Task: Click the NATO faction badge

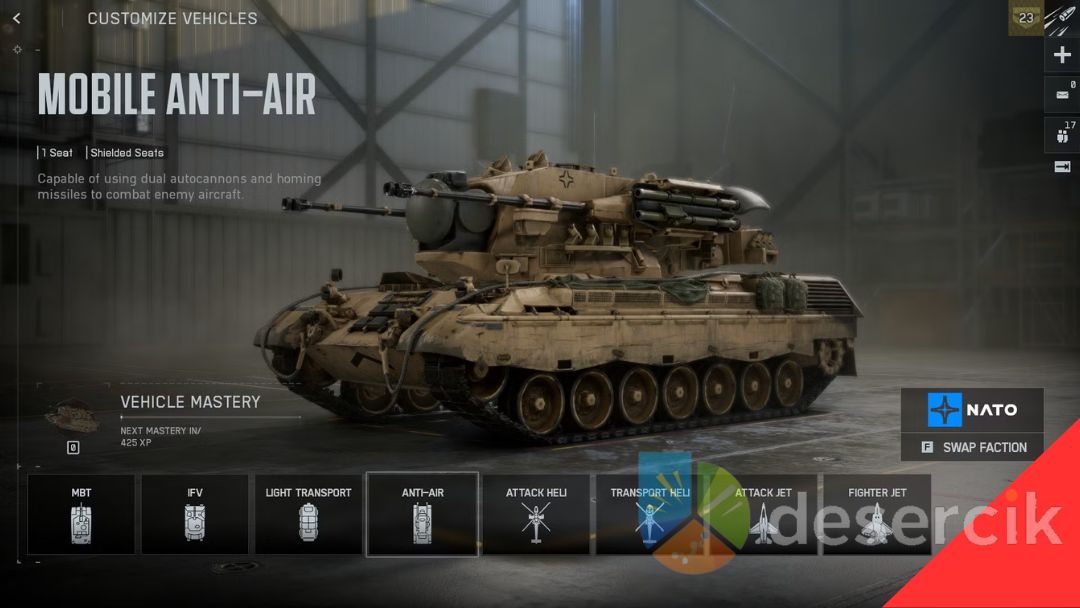Action: tap(972, 410)
